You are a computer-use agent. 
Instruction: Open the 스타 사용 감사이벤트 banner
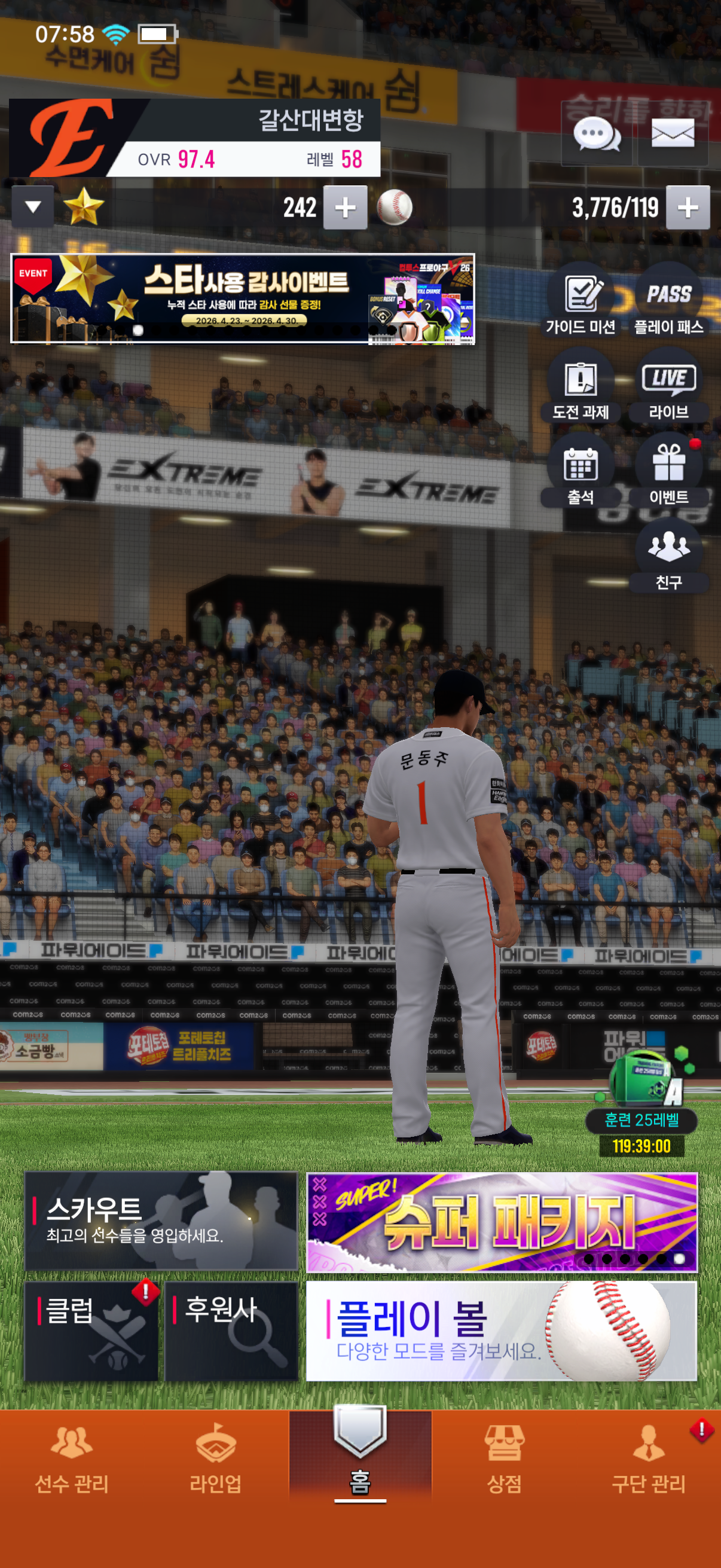coord(242,299)
